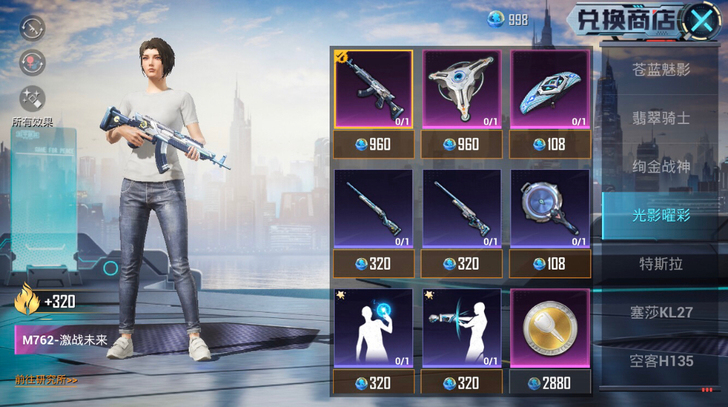Switch to the 特斯拉 tab

[661, 264]
